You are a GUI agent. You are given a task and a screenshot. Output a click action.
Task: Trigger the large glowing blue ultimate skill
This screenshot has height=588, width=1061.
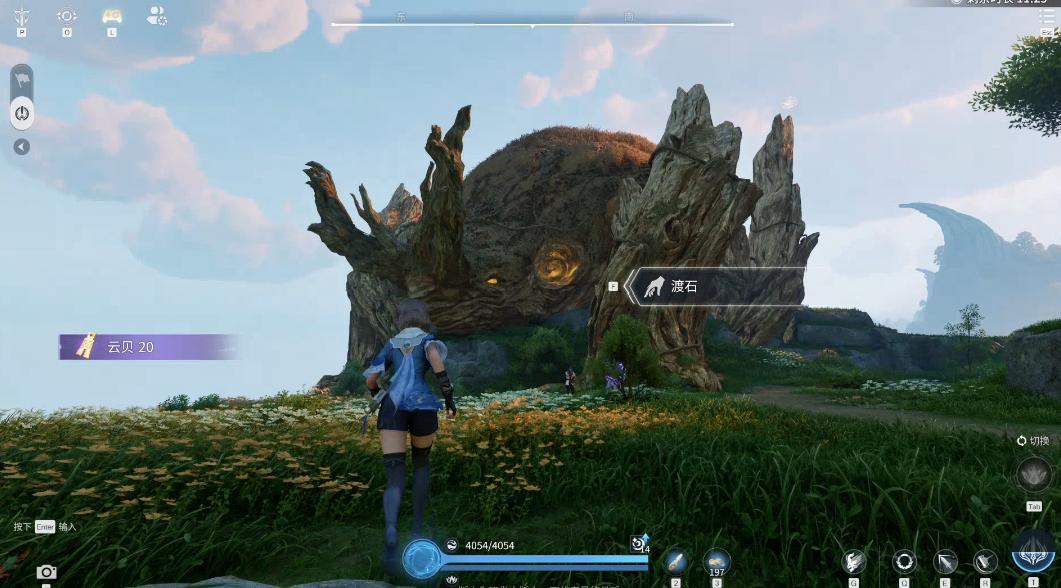(x=1033, y=553)
